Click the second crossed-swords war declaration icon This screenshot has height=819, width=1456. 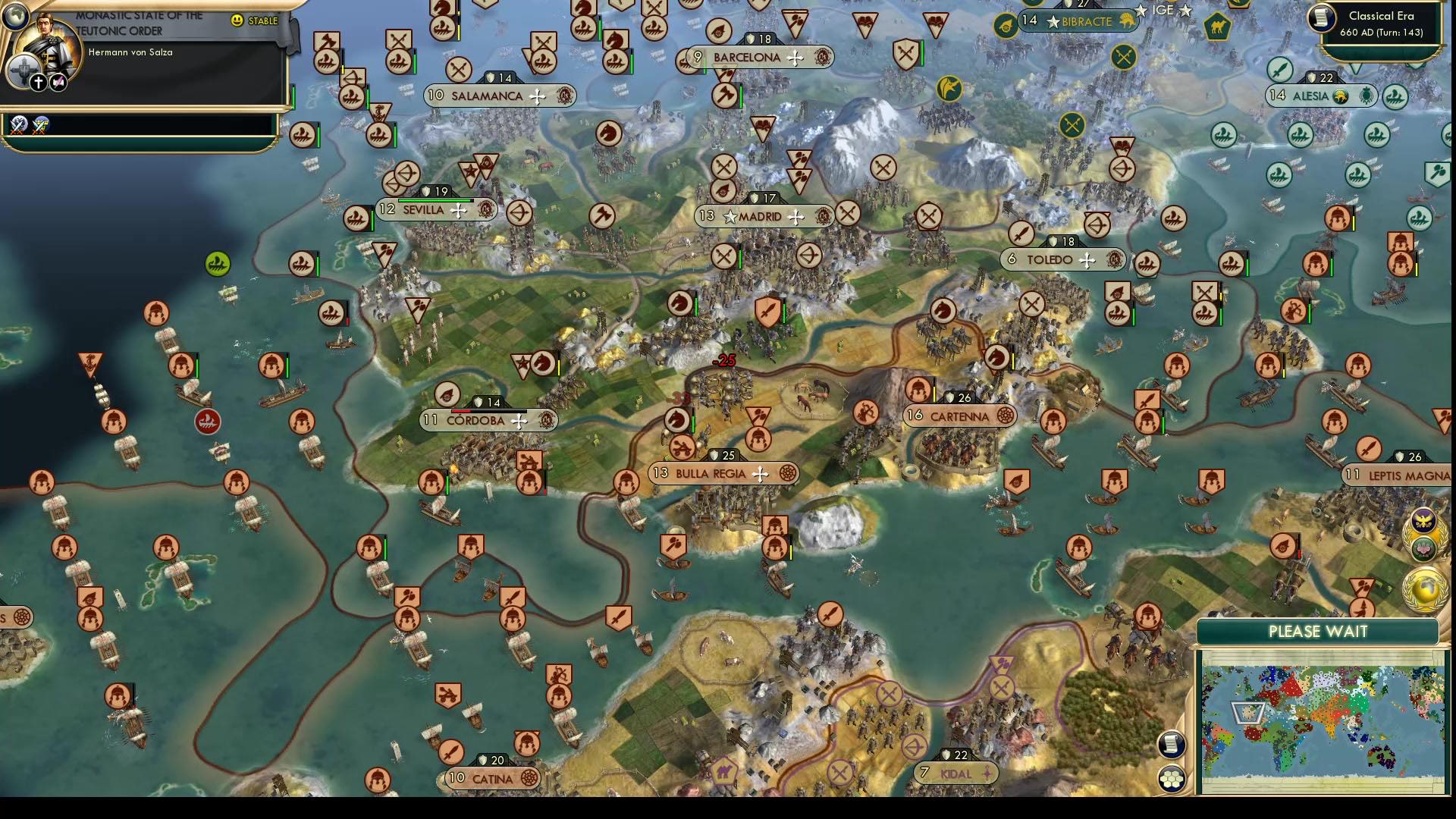pos(39,127)
